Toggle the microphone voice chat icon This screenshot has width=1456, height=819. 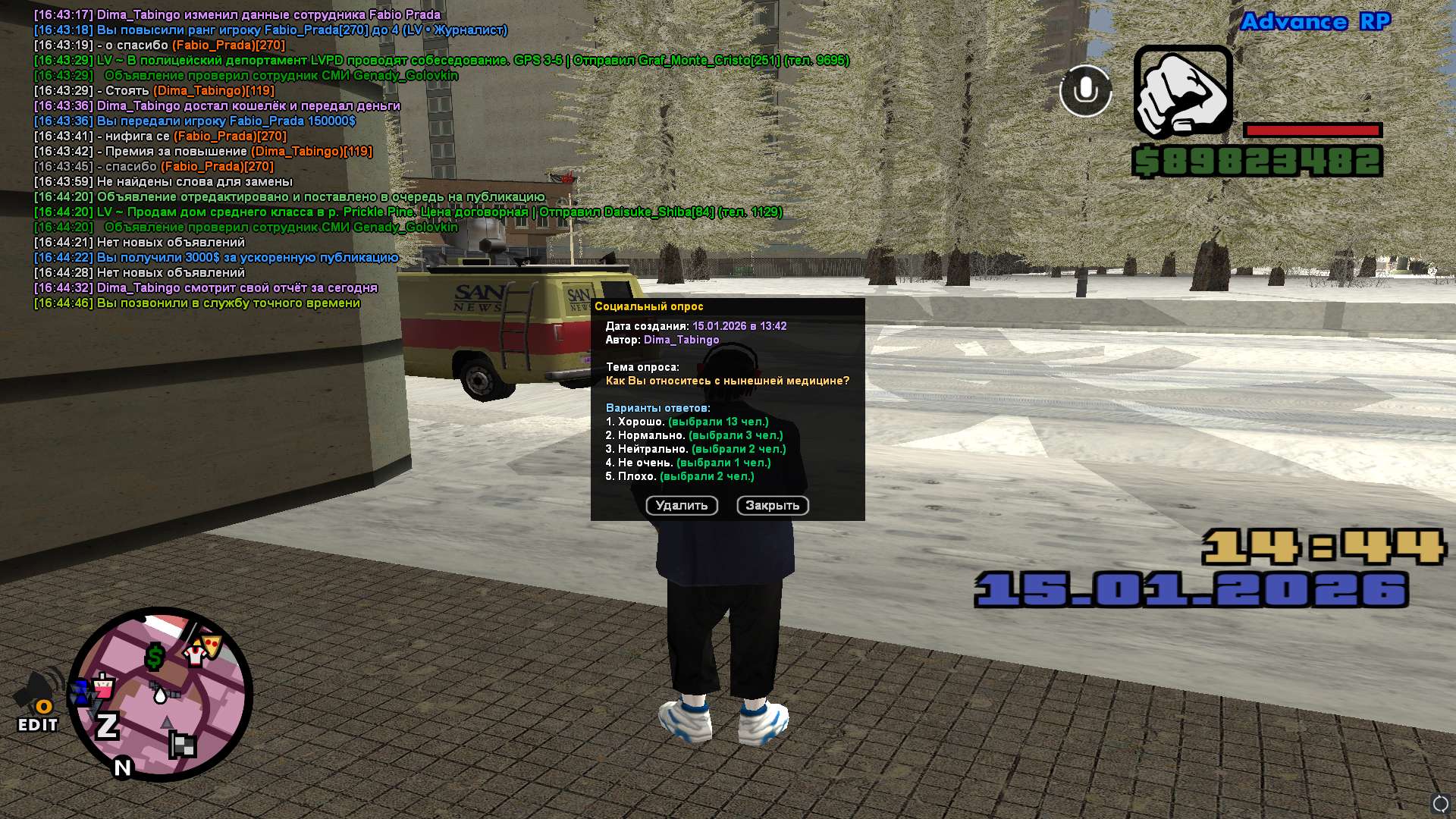(1085, 91)
